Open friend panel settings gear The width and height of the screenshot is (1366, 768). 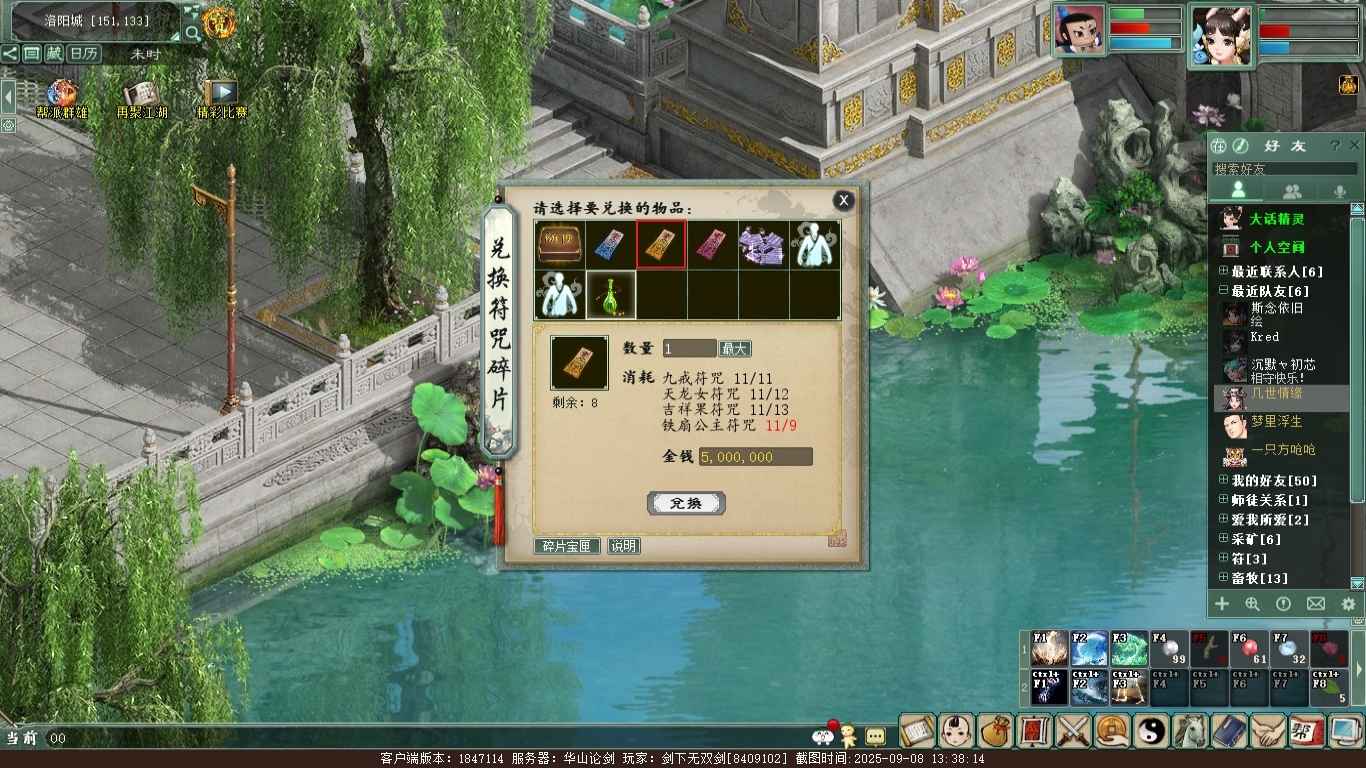[x=1347, y=604]
